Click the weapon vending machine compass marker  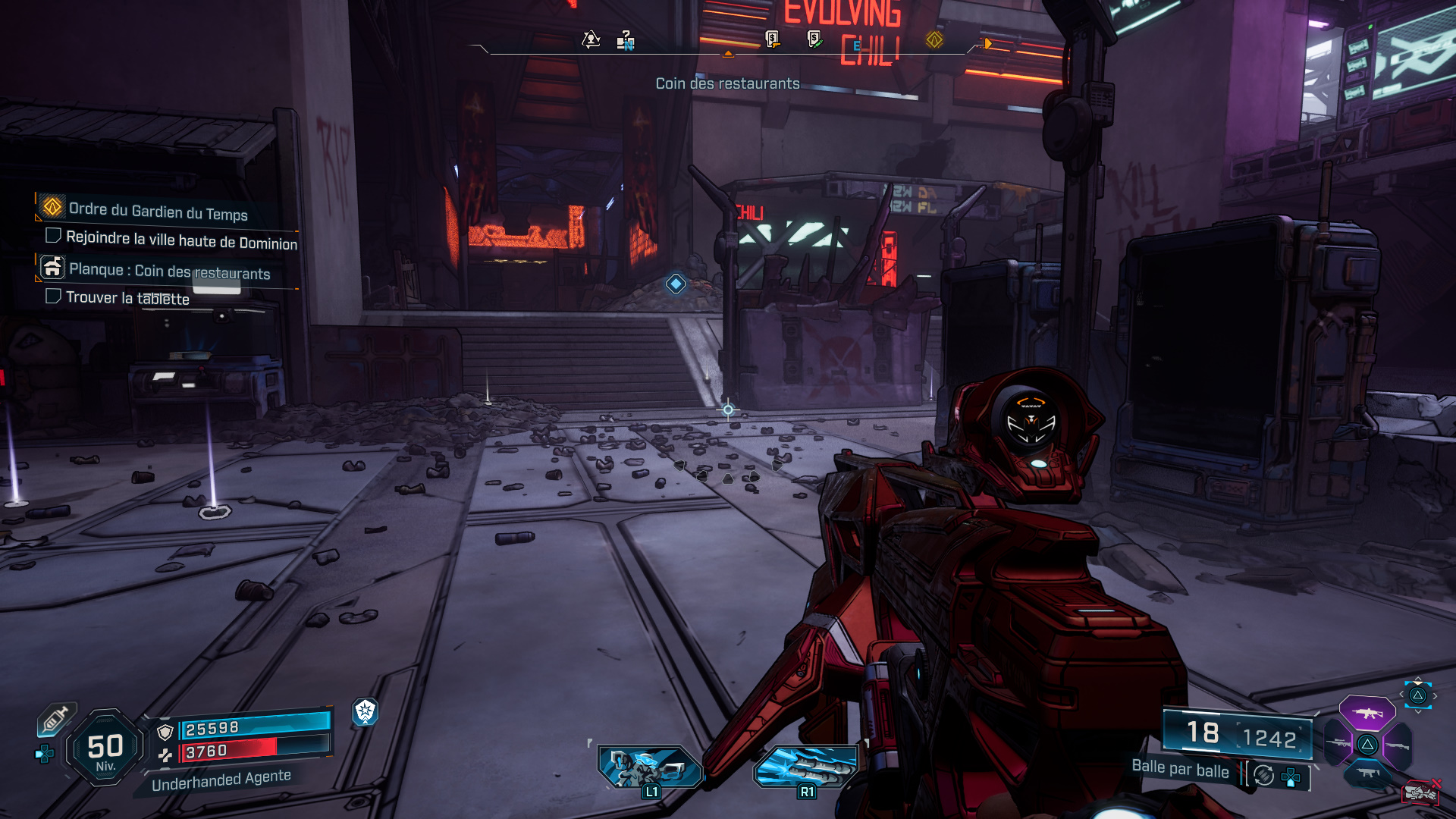772,39
